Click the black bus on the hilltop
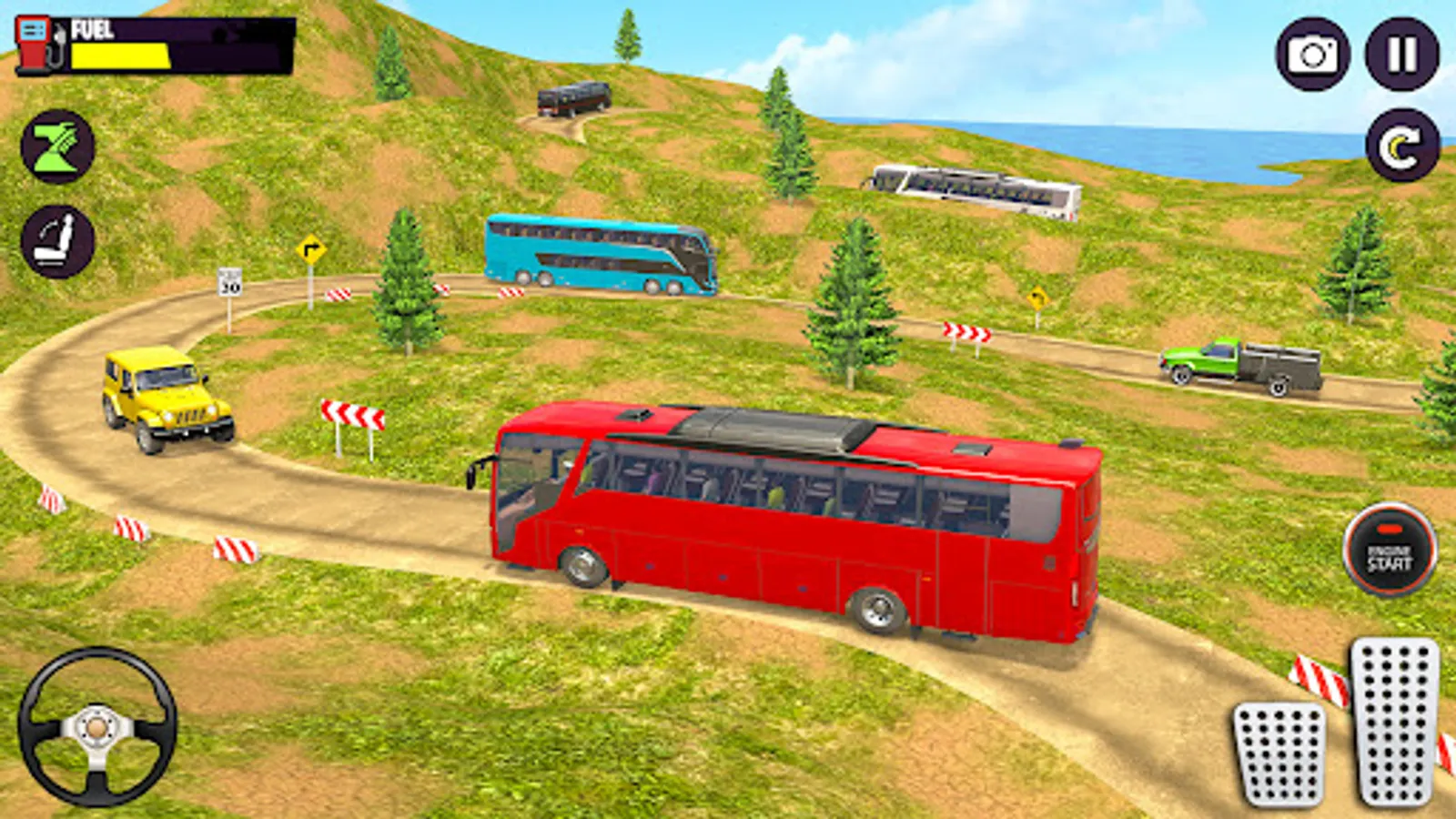This screenshot has height=819, width=1456. click(573, 97)
